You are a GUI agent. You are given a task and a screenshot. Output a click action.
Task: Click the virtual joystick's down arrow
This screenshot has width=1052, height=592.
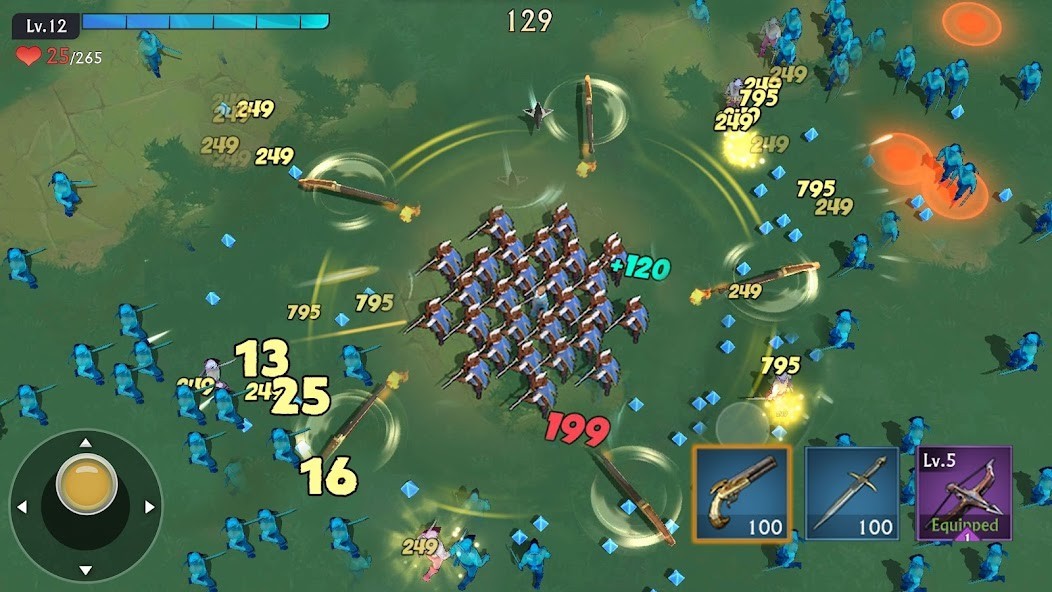(x=86, y=570)
